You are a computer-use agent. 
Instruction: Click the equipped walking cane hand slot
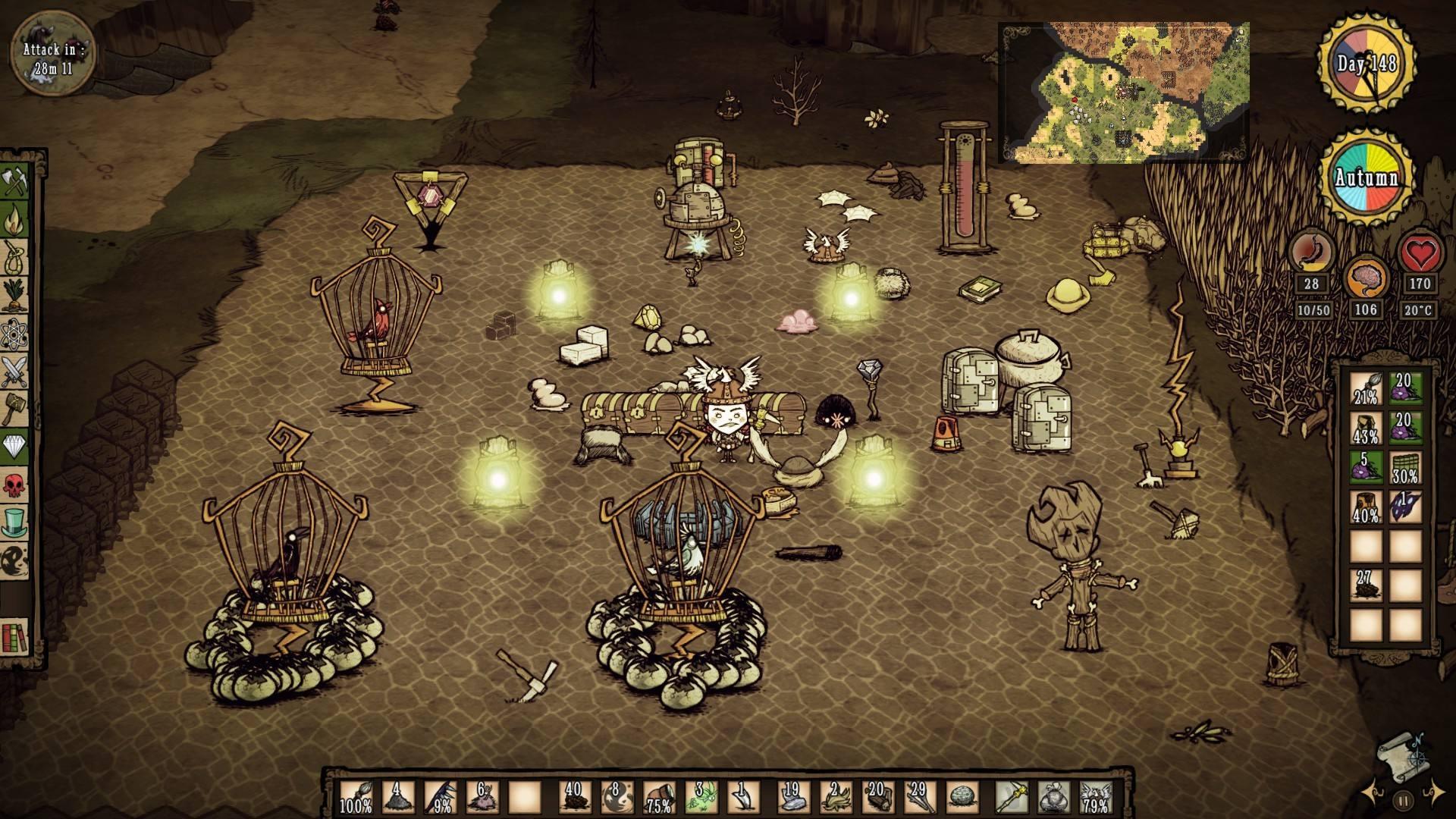[x=1011, y=796]
